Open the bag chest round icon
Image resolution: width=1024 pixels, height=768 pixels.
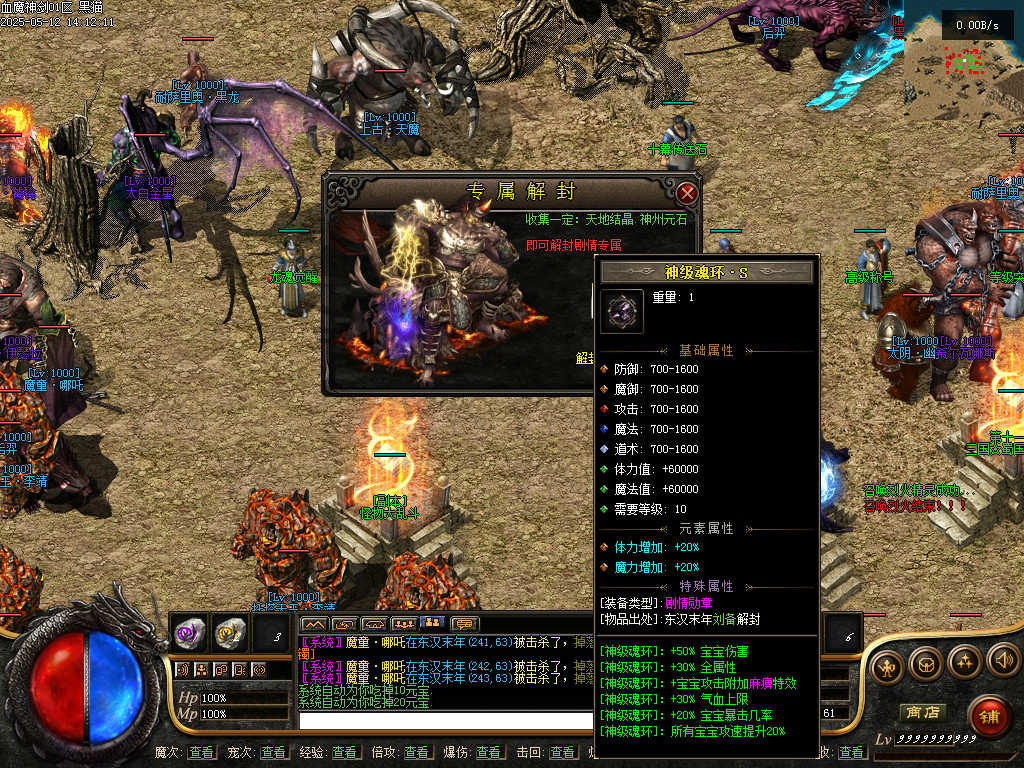pos(925,663)
